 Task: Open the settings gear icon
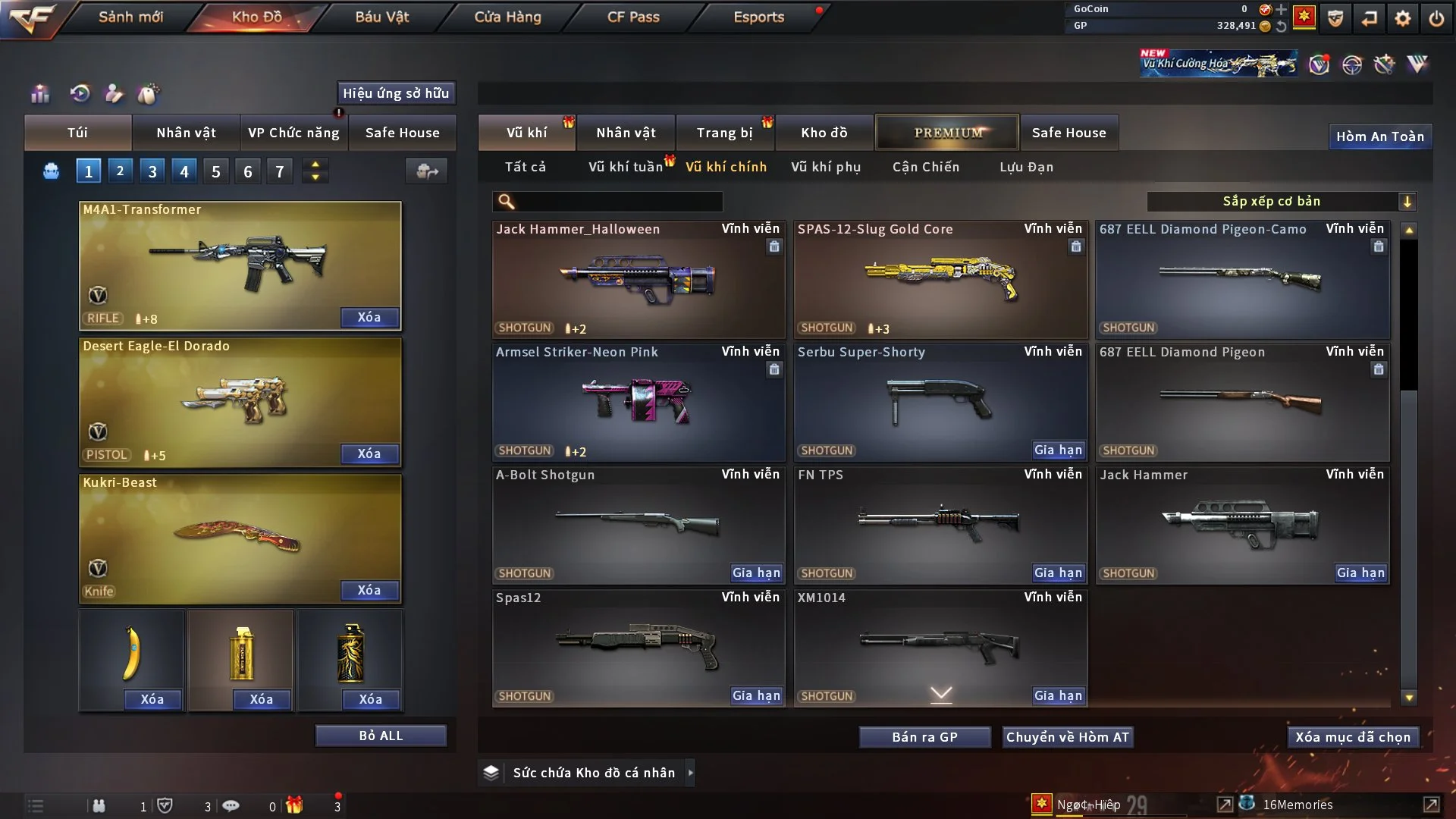click(1403, 18)
